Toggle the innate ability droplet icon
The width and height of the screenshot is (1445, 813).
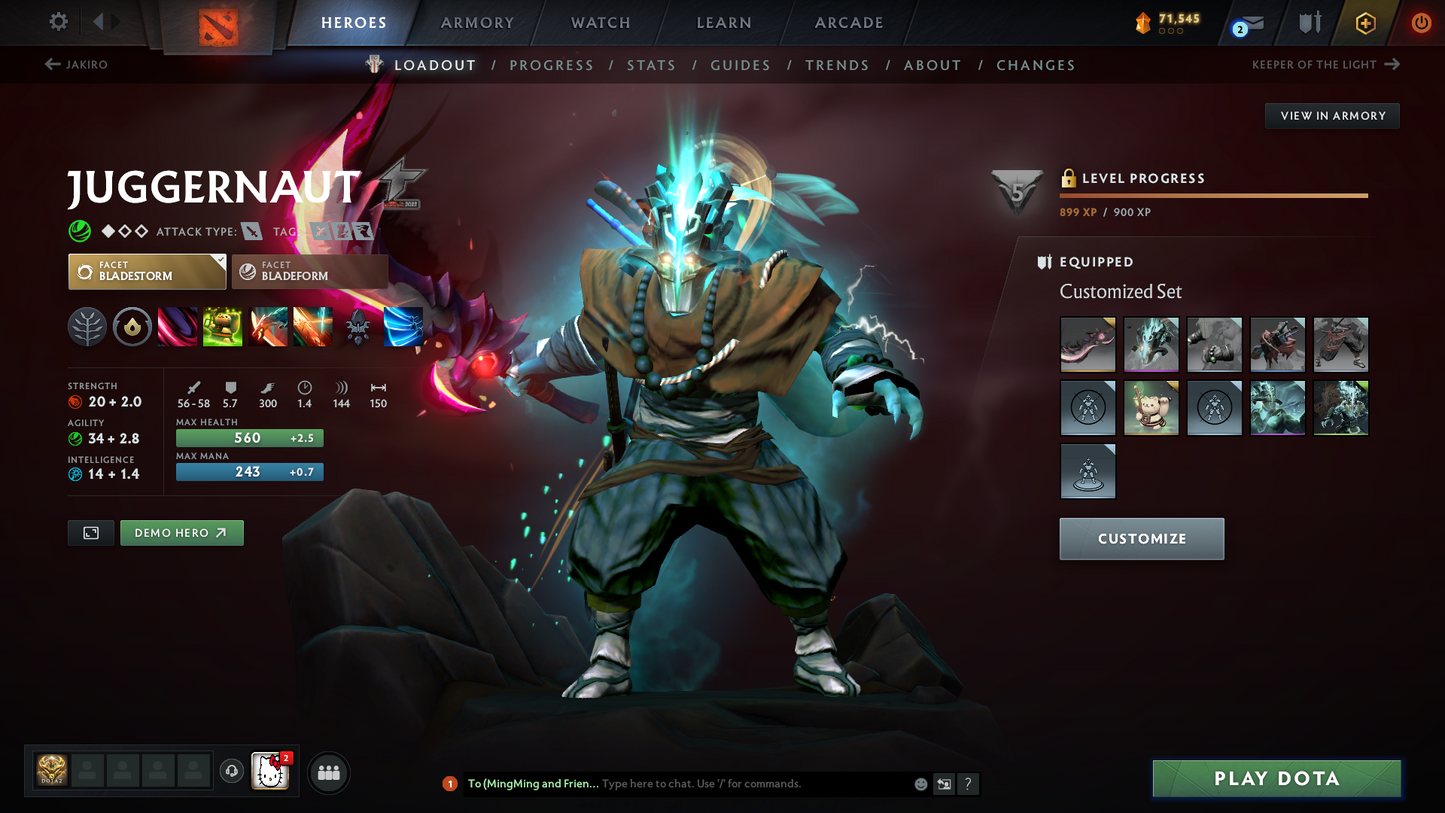[132, 327]
